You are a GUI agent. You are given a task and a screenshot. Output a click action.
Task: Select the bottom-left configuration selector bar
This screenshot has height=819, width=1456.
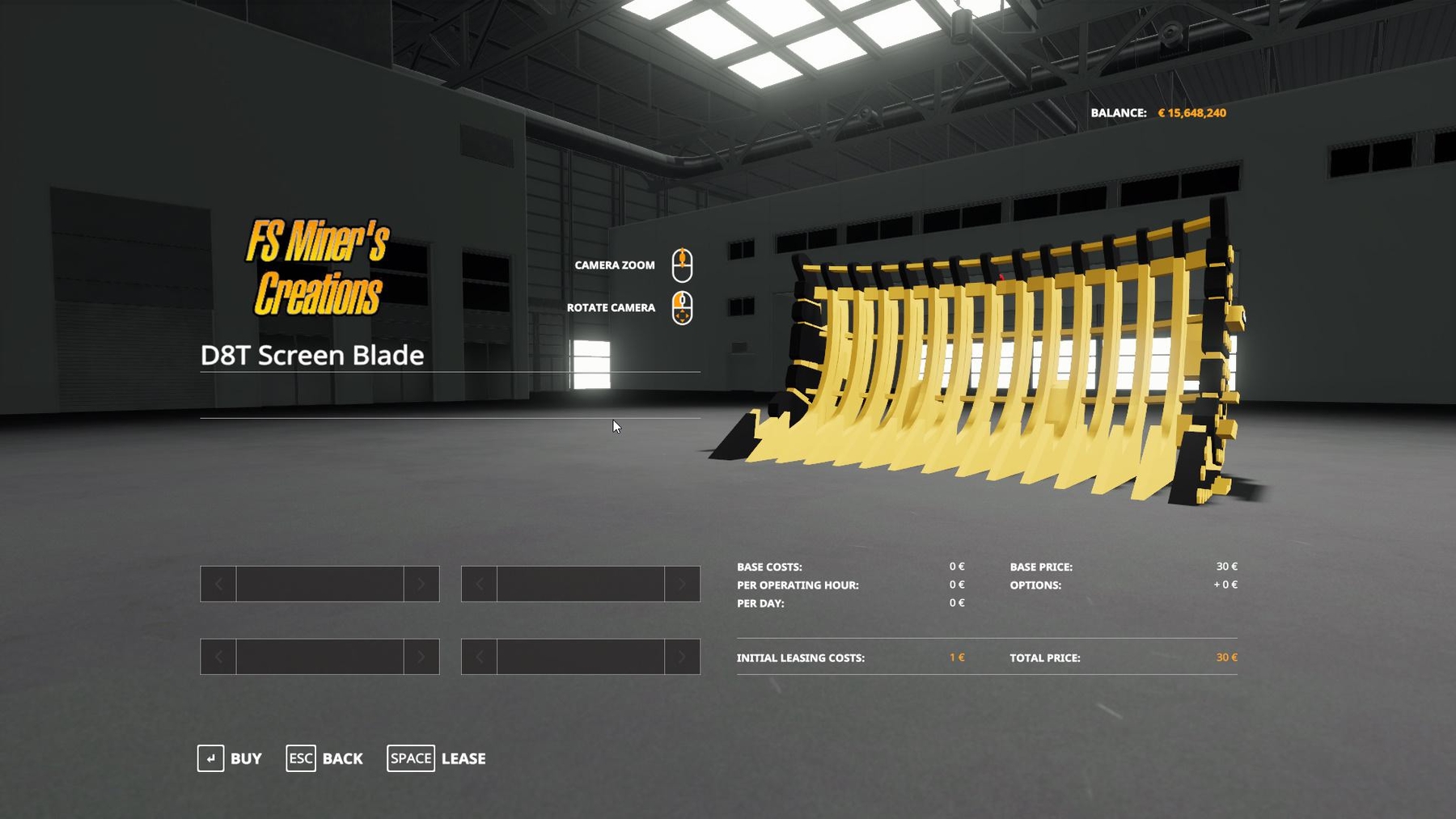coord(319,656)
